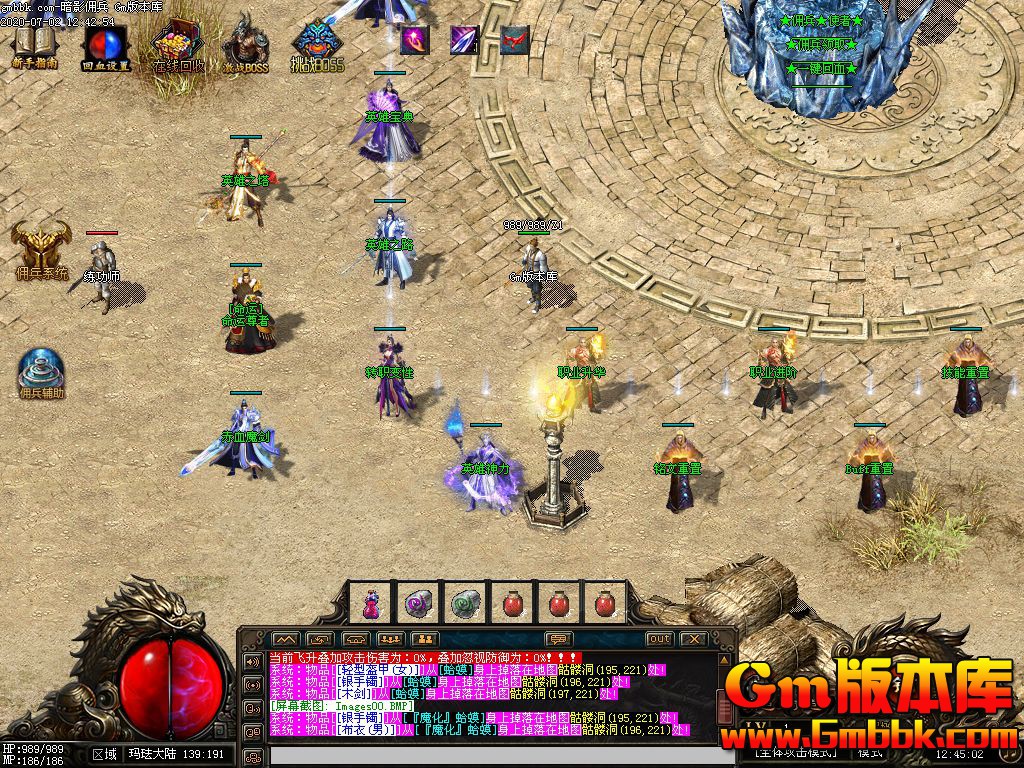
Task: Use the green swirl scroll stone
Action: 464,603
